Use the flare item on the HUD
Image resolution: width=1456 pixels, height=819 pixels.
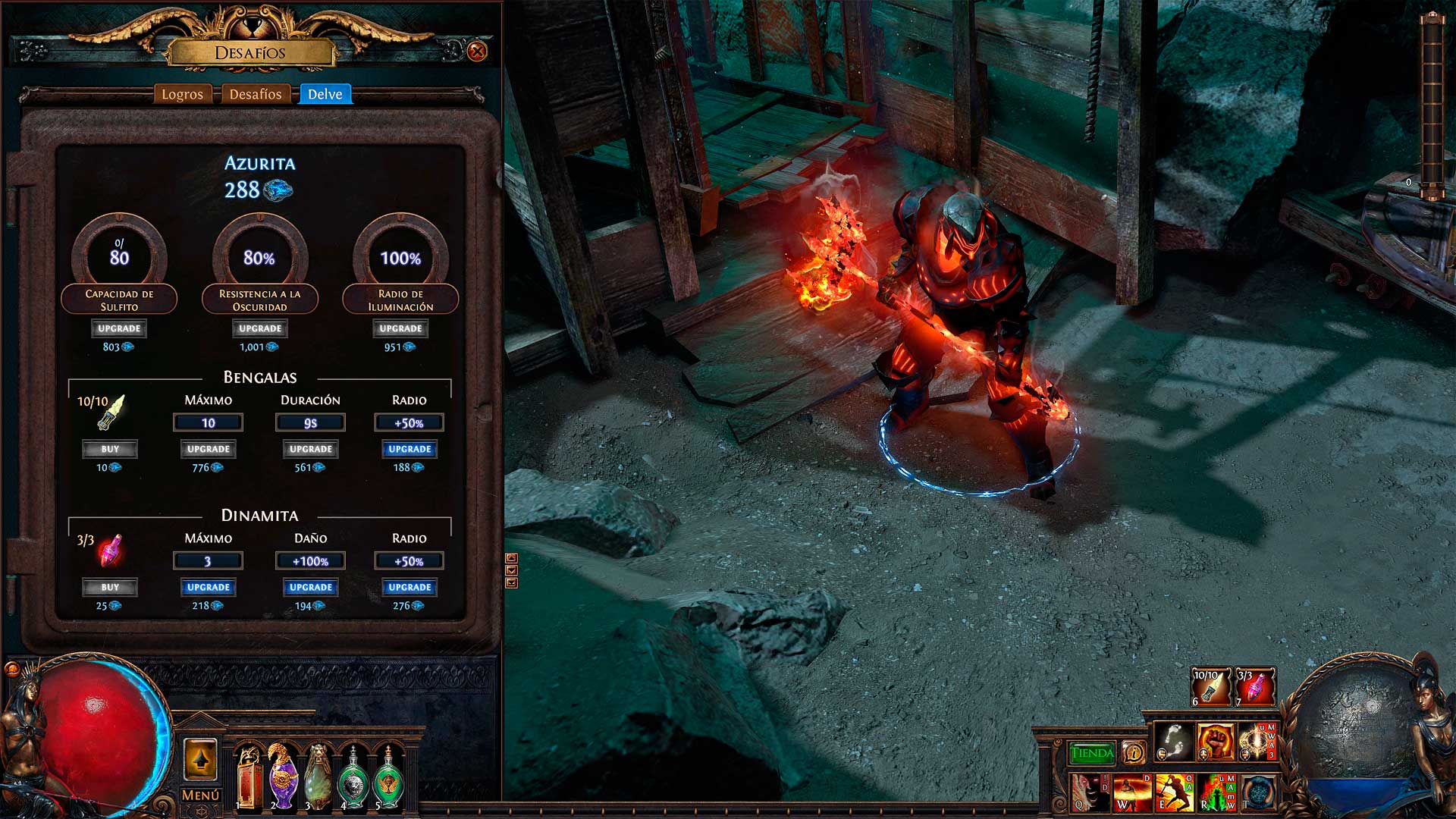pos(1210,687)
